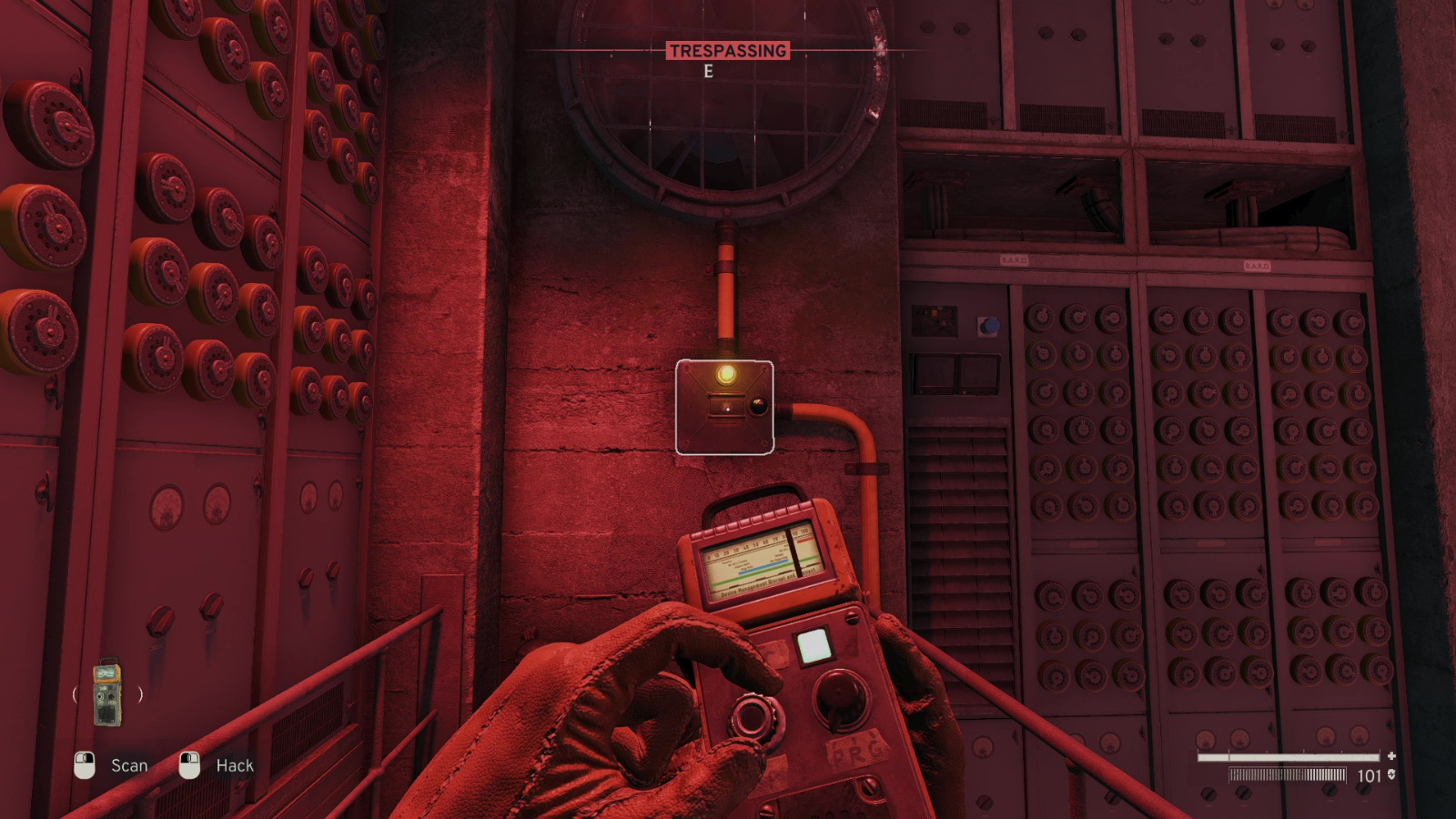Click the right mouse Hack icon

pos(191,765)
